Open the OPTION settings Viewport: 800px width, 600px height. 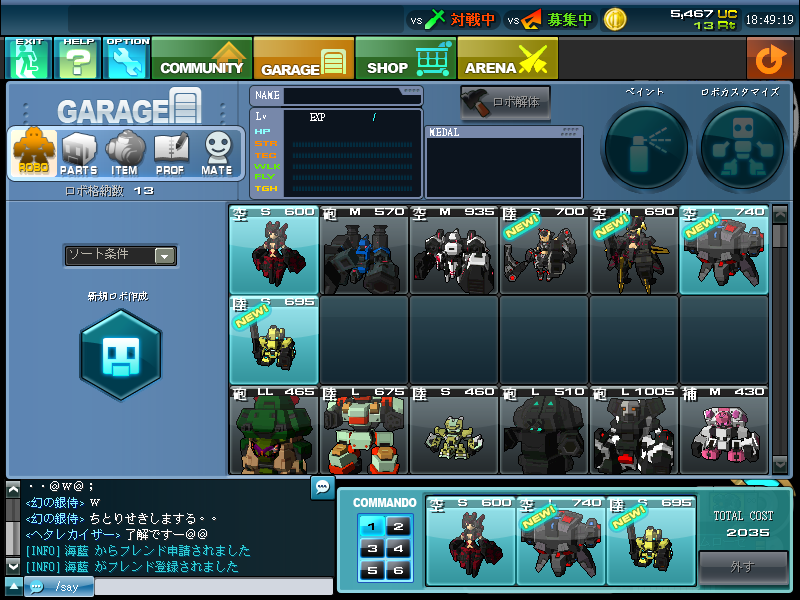coord(127,59)
